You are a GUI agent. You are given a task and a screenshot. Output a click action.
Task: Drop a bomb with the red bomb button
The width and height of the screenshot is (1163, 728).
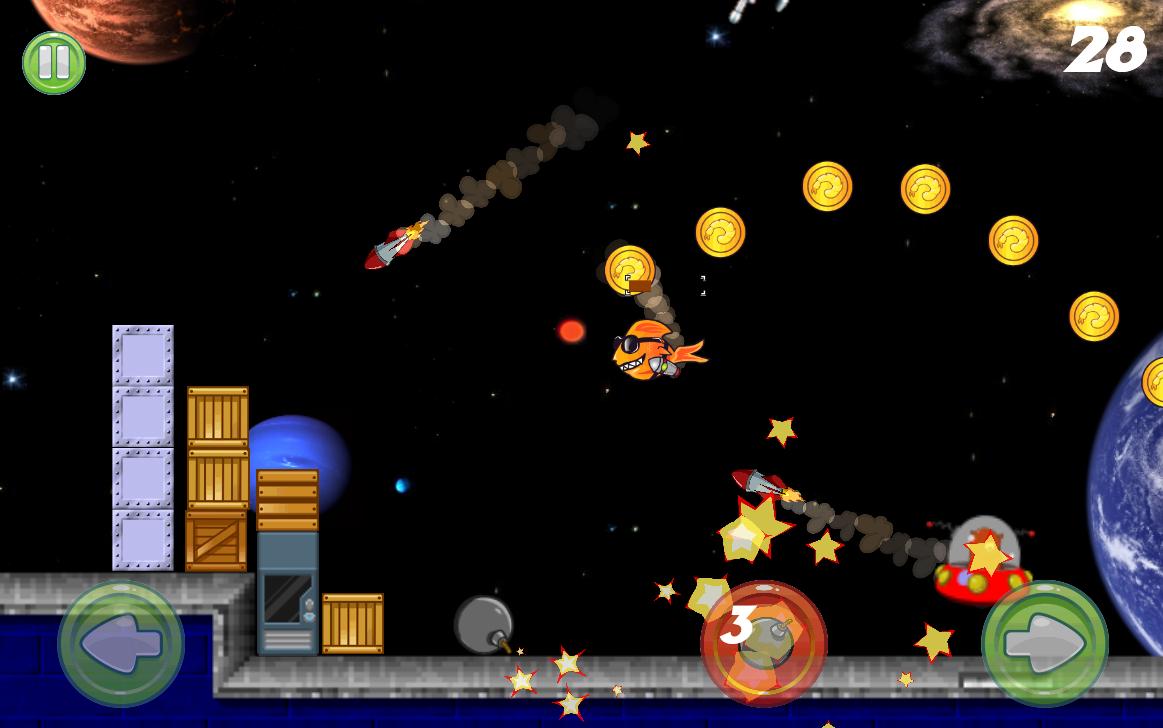(x=764, y=642)
